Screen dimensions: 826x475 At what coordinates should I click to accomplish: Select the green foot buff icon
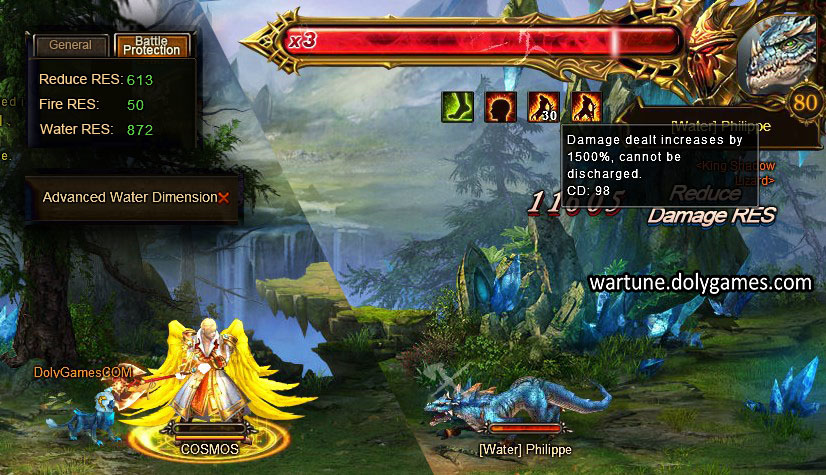pos(458,107)
